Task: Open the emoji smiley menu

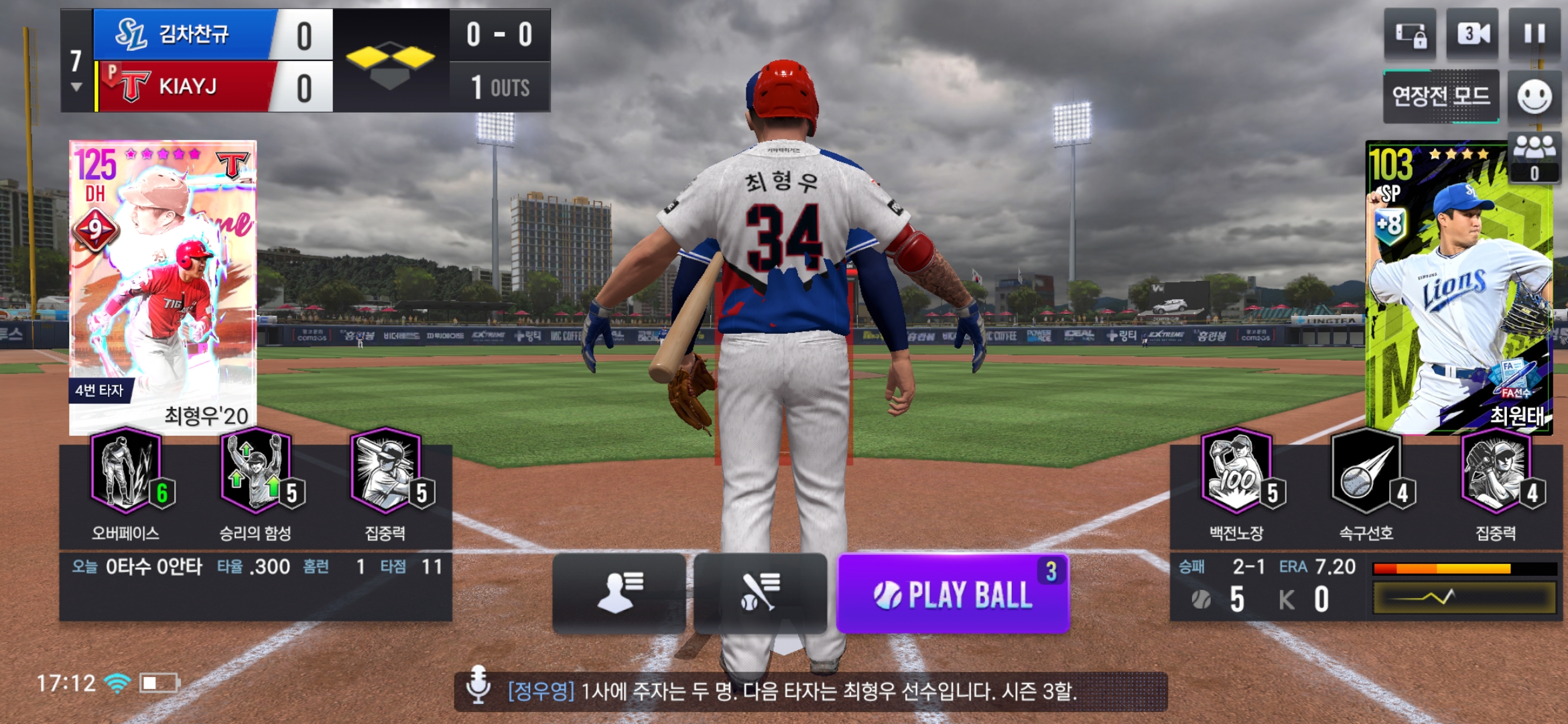Action: [x=1534, y=97]
